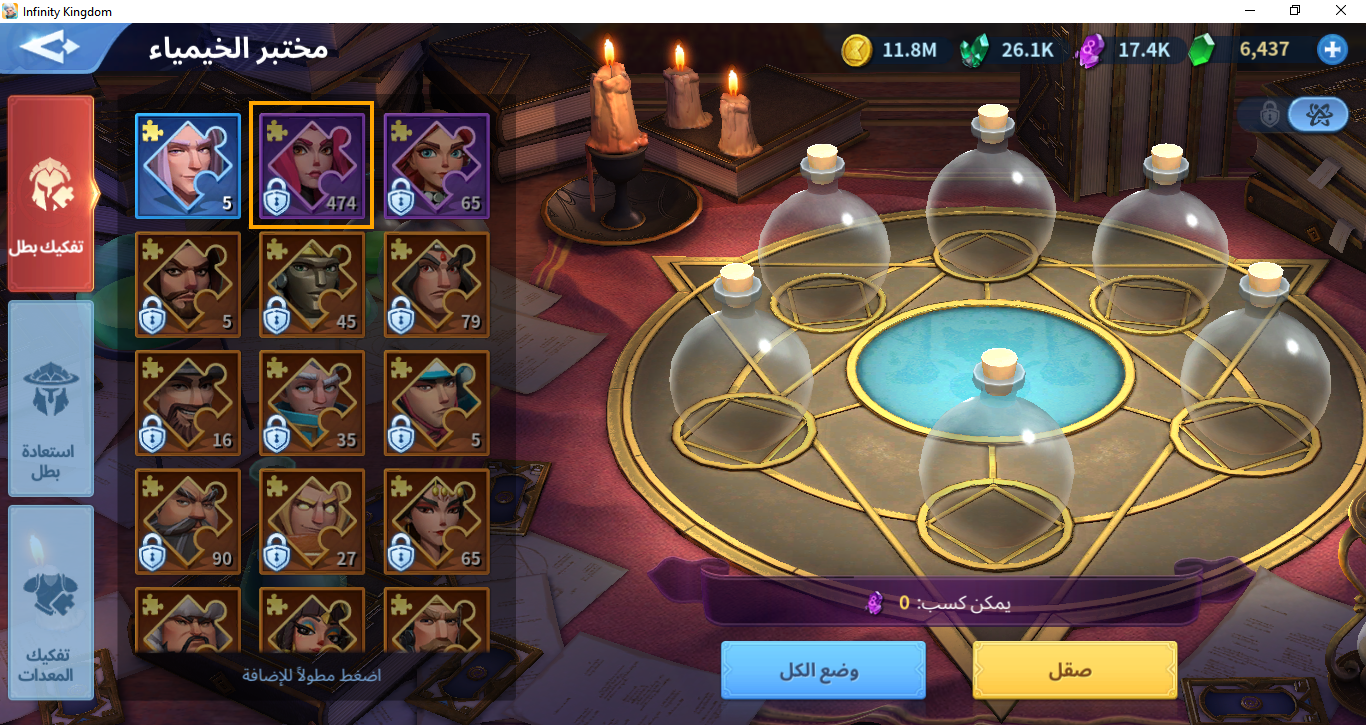Pick the hero fragment with 79 pieces

[436, 284]
